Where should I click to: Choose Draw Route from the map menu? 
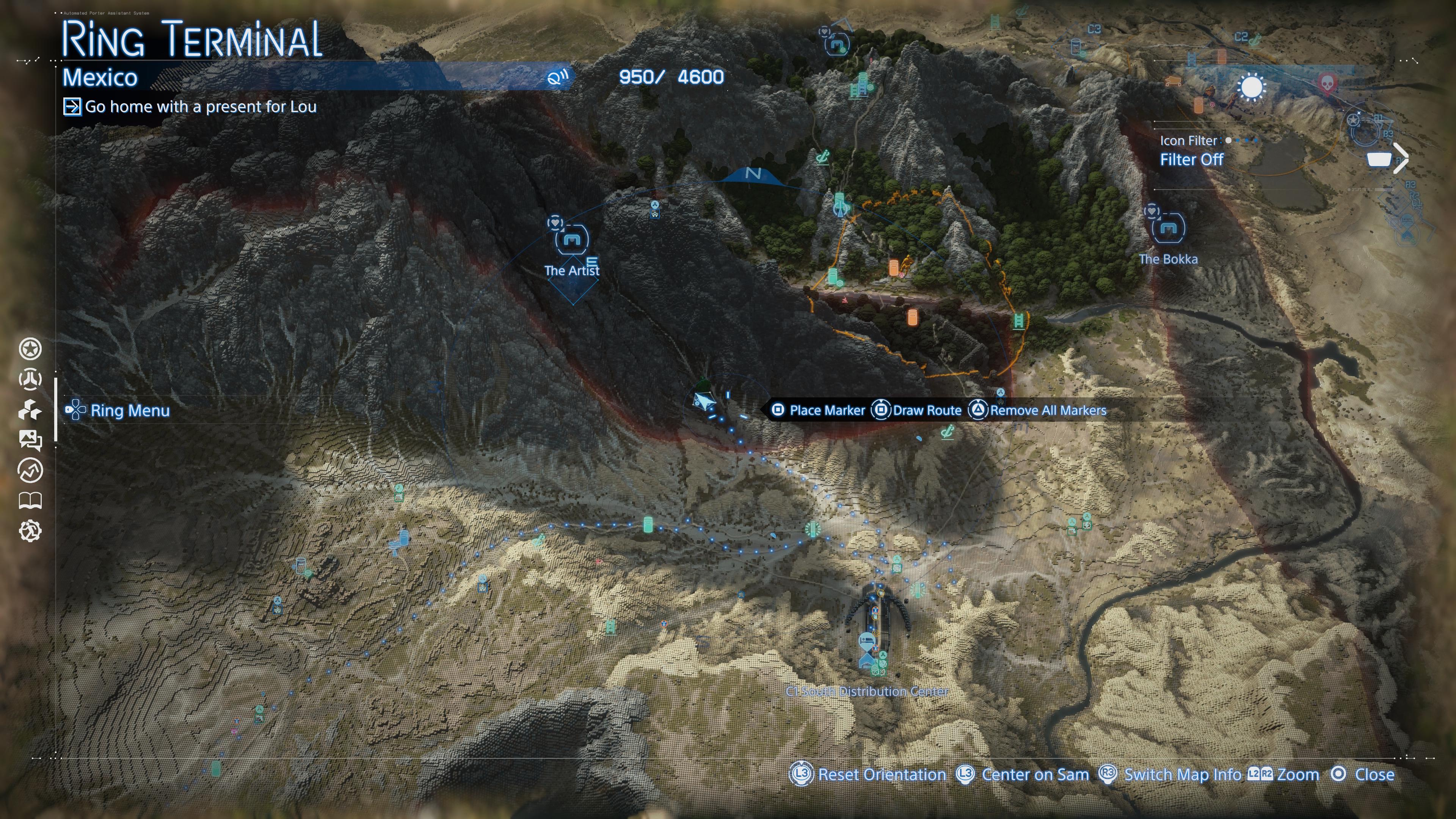point(927,410)
